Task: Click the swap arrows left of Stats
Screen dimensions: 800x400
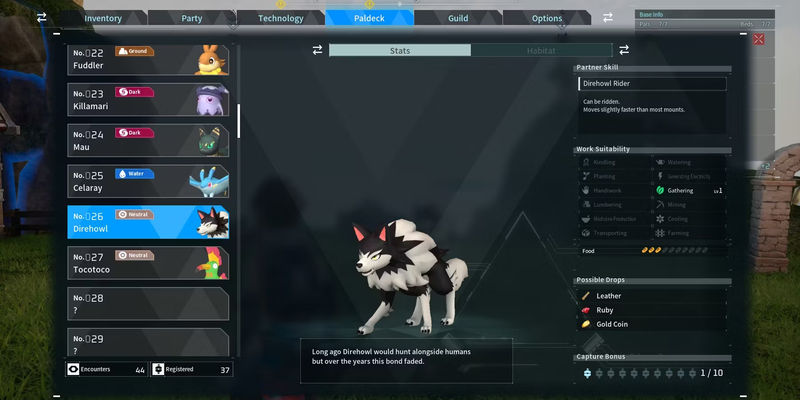Action: tap(317, 50)
